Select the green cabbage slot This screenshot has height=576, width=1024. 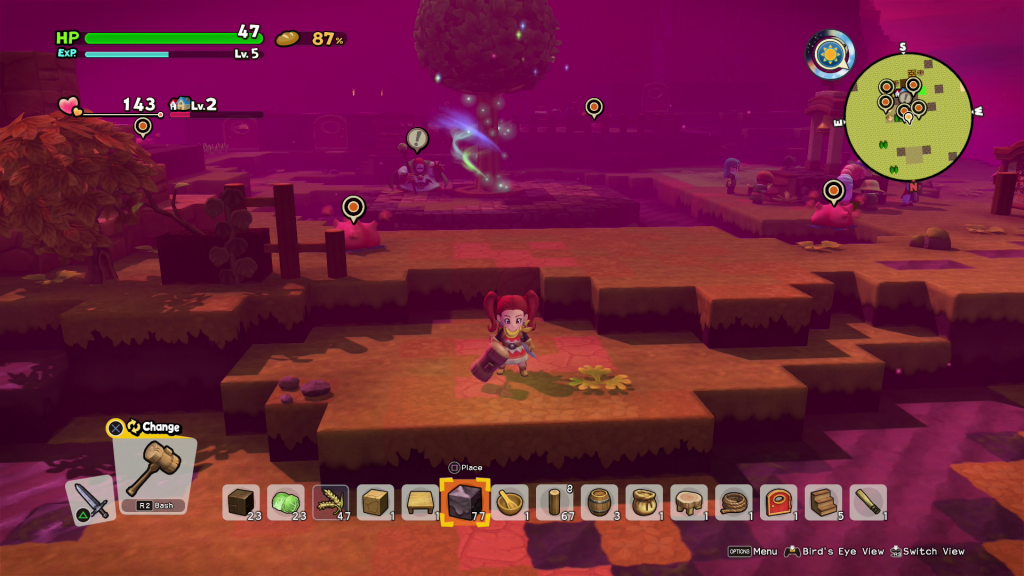(x=286, y=502)
